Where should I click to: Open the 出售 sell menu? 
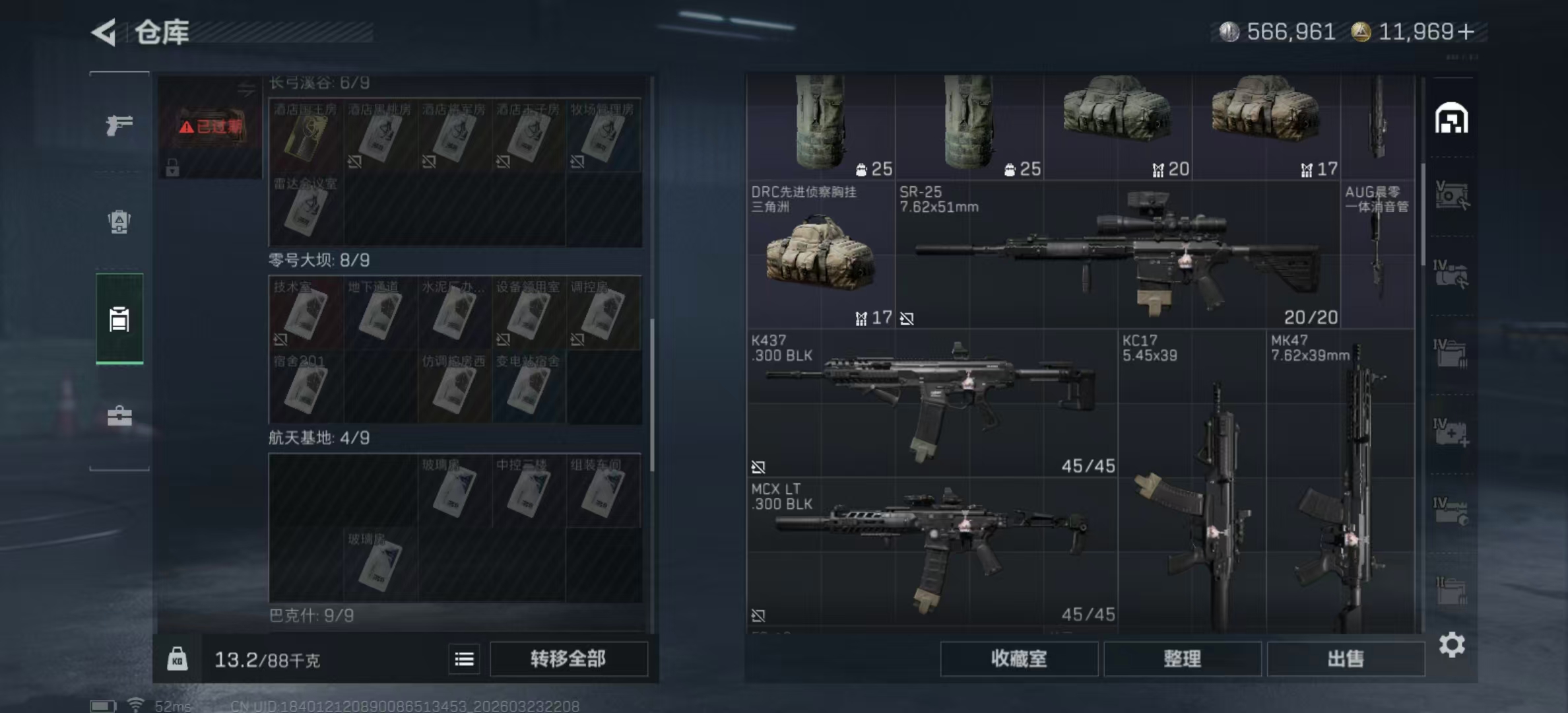point(1345,659)
